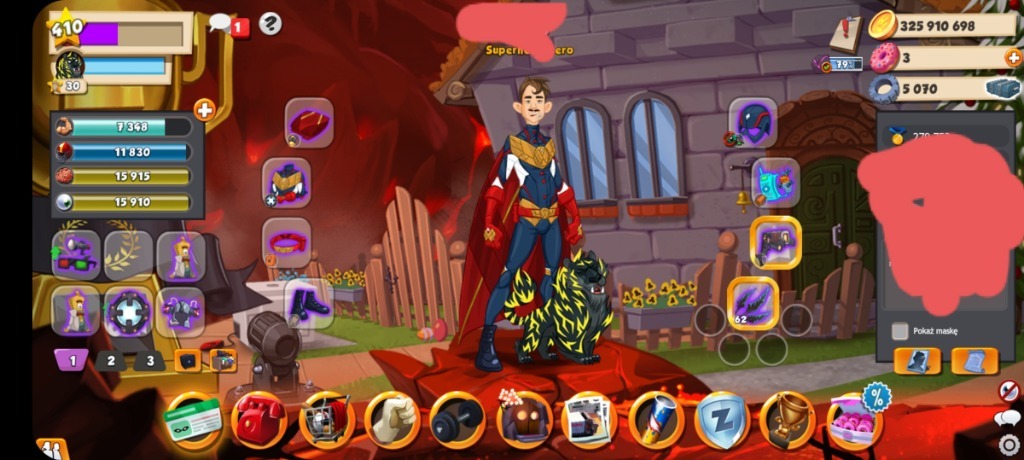The height and width of the screenshot is (460, 1024).
Task: Open the stats plus button
Action: tap(204, 110)
